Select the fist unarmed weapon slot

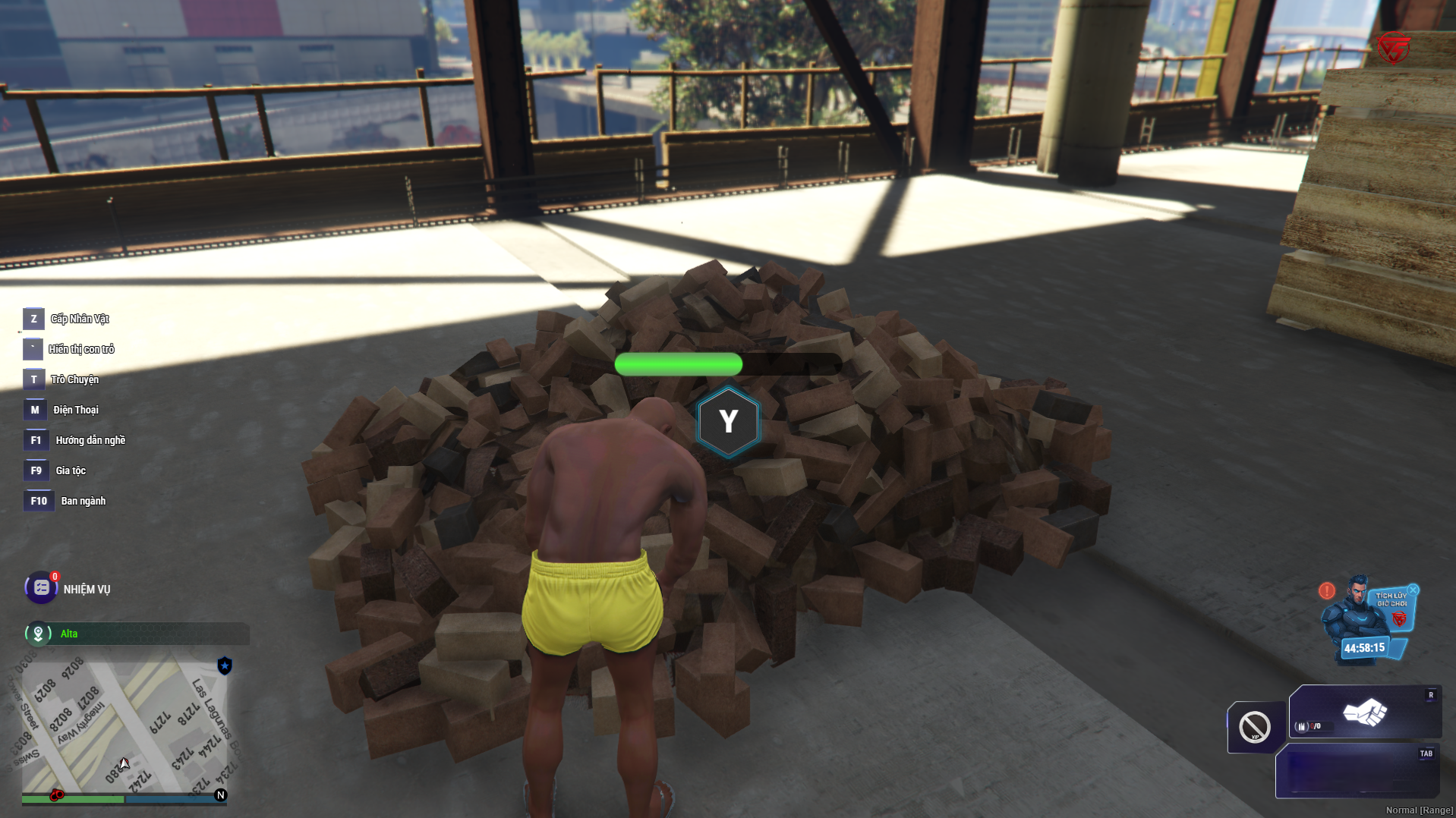tap(1365, 713)
